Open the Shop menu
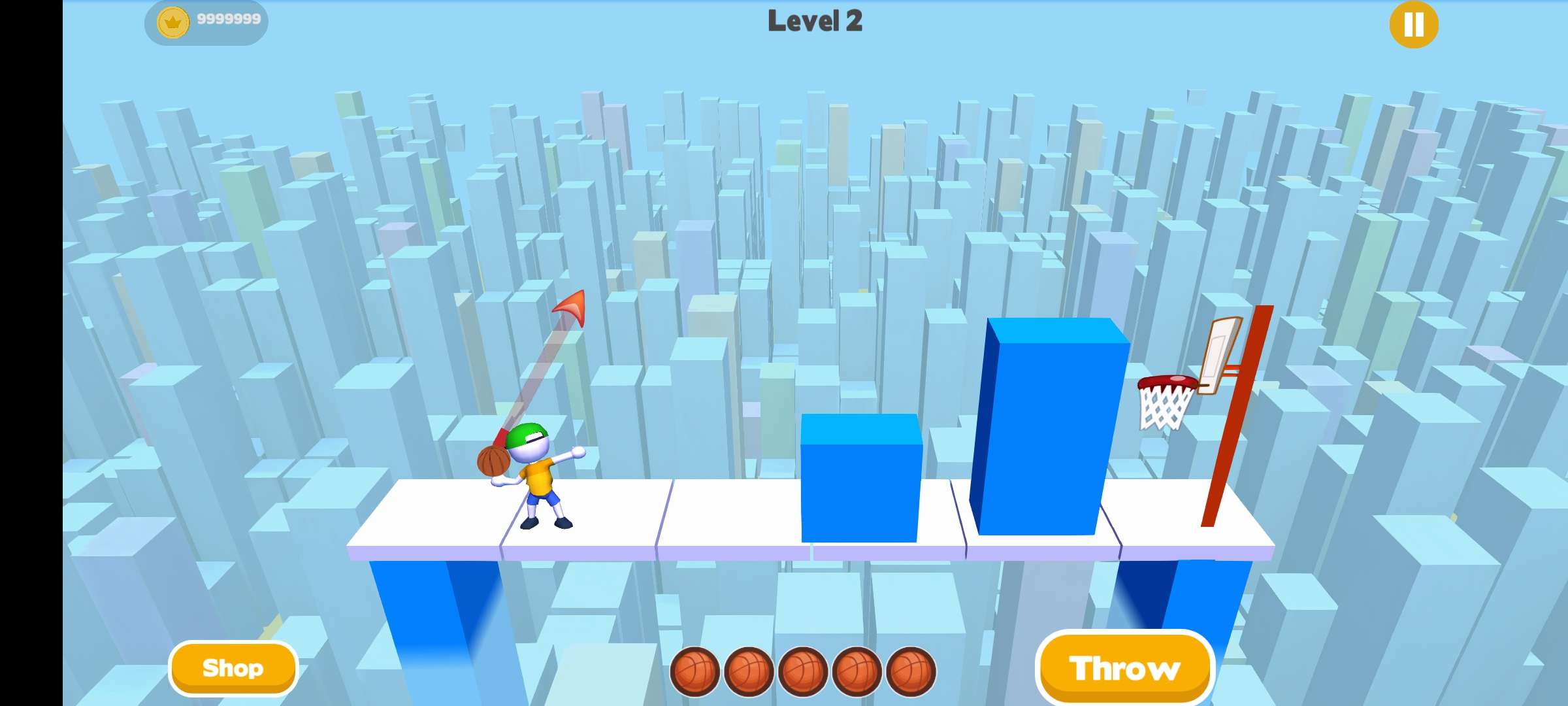This screenshot has width=1568, height=706. point(233,667)
